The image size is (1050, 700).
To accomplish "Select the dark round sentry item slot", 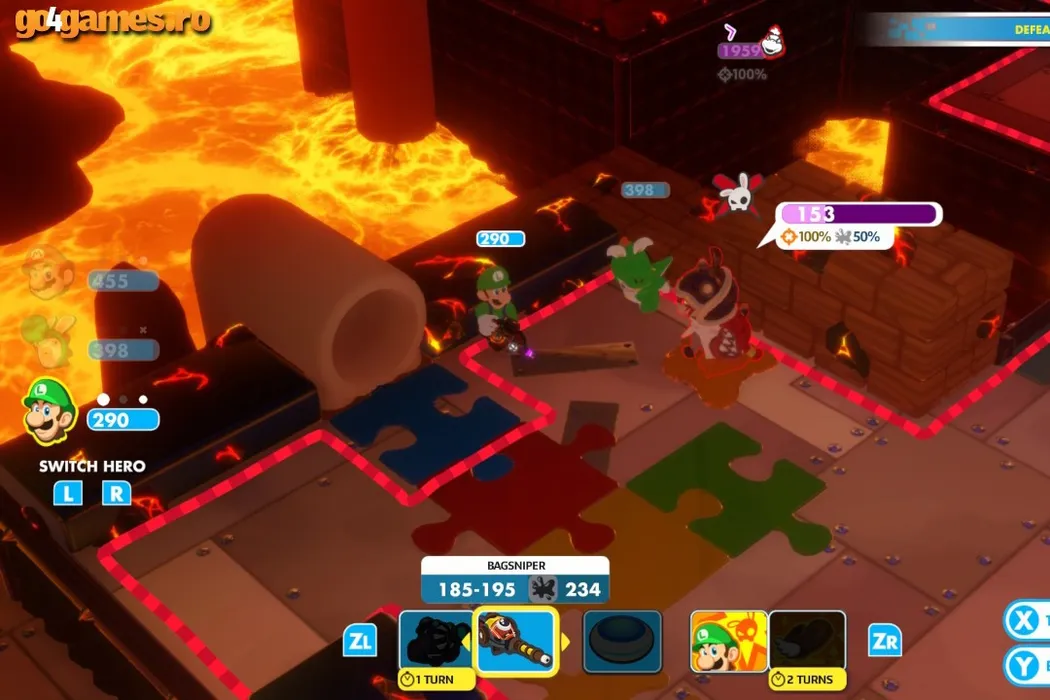I will tap(622, 640).
